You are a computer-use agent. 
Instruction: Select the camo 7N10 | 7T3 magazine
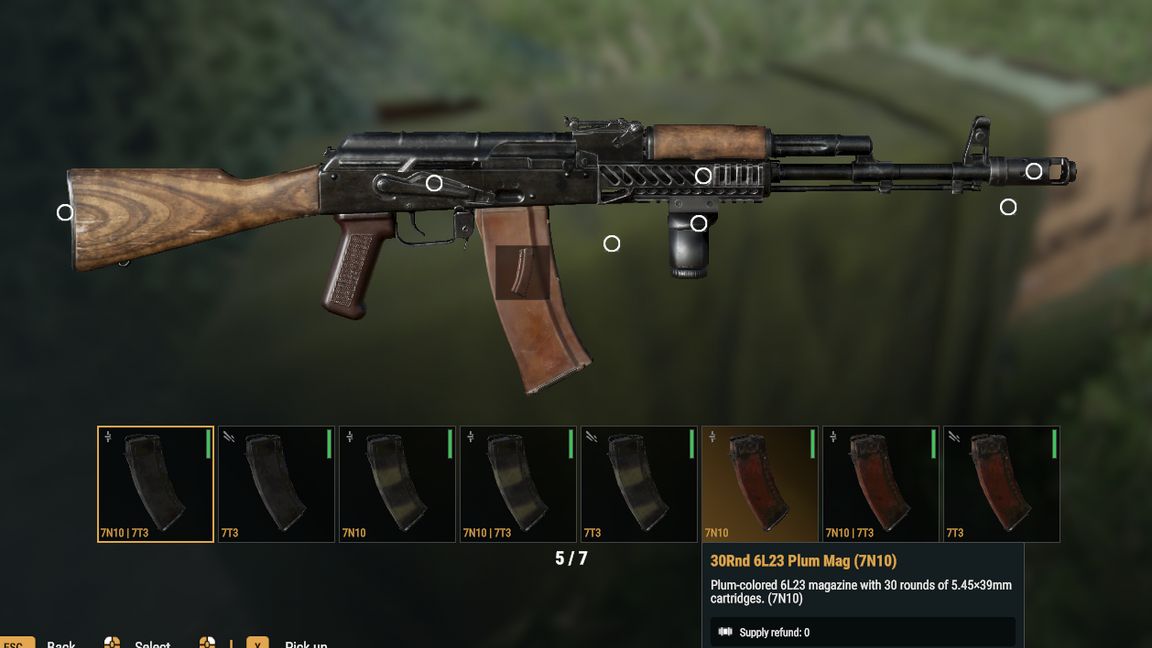tap(518, 484)
